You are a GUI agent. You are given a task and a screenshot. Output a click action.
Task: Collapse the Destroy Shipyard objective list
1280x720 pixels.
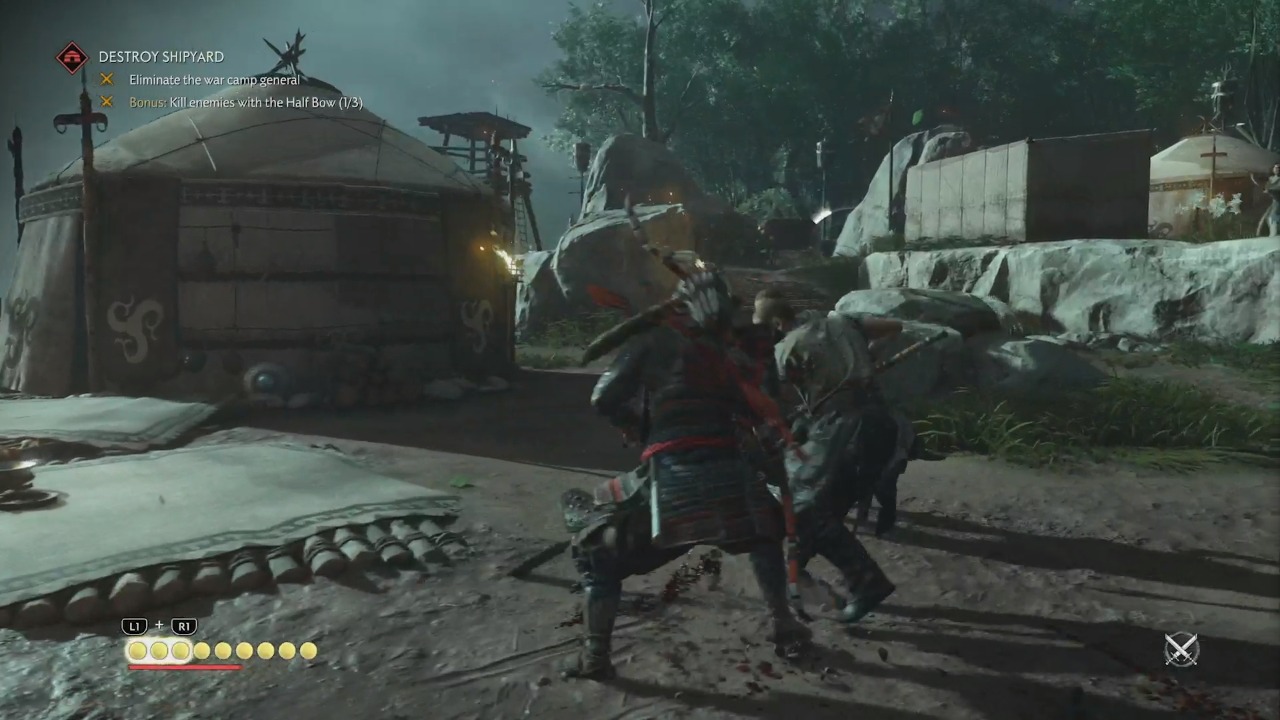[161, 57]
